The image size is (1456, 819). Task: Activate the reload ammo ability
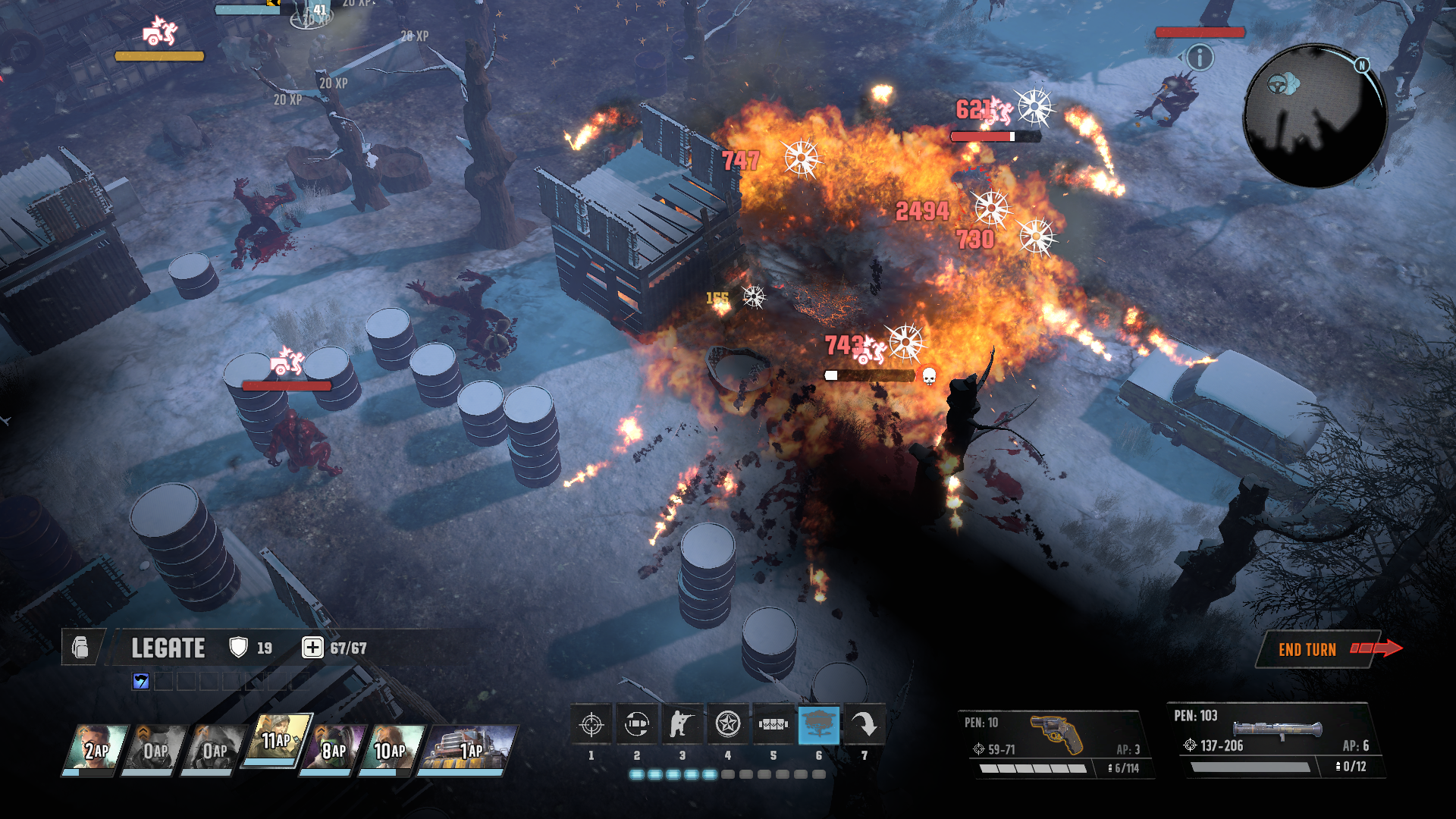pyautogui.click(x=637, y=725)
